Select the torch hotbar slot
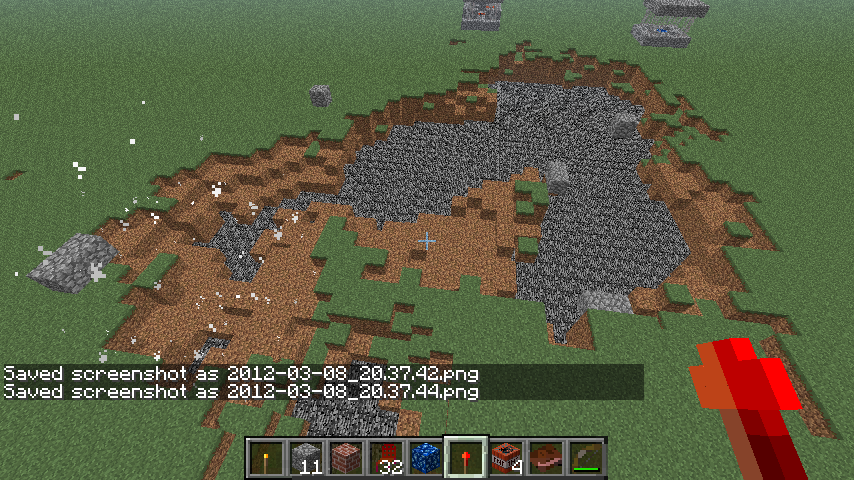Viewport: 854px width, 480px height. [x=267, y=459]
